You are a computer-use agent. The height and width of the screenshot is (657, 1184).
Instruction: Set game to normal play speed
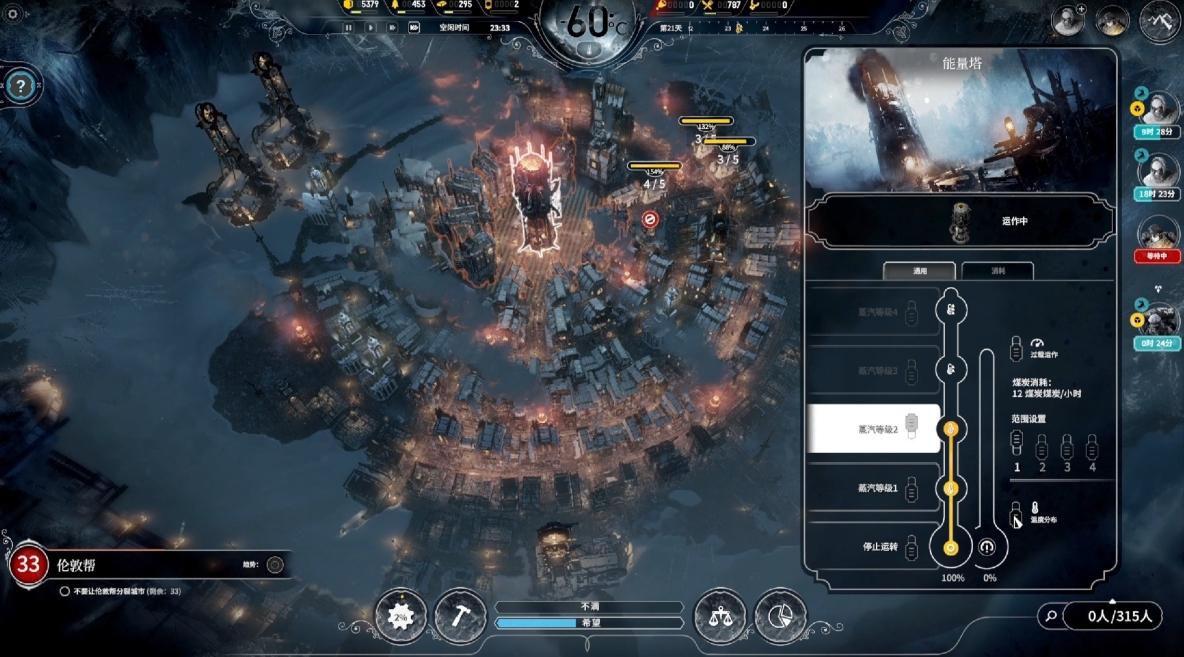(369, 27)
